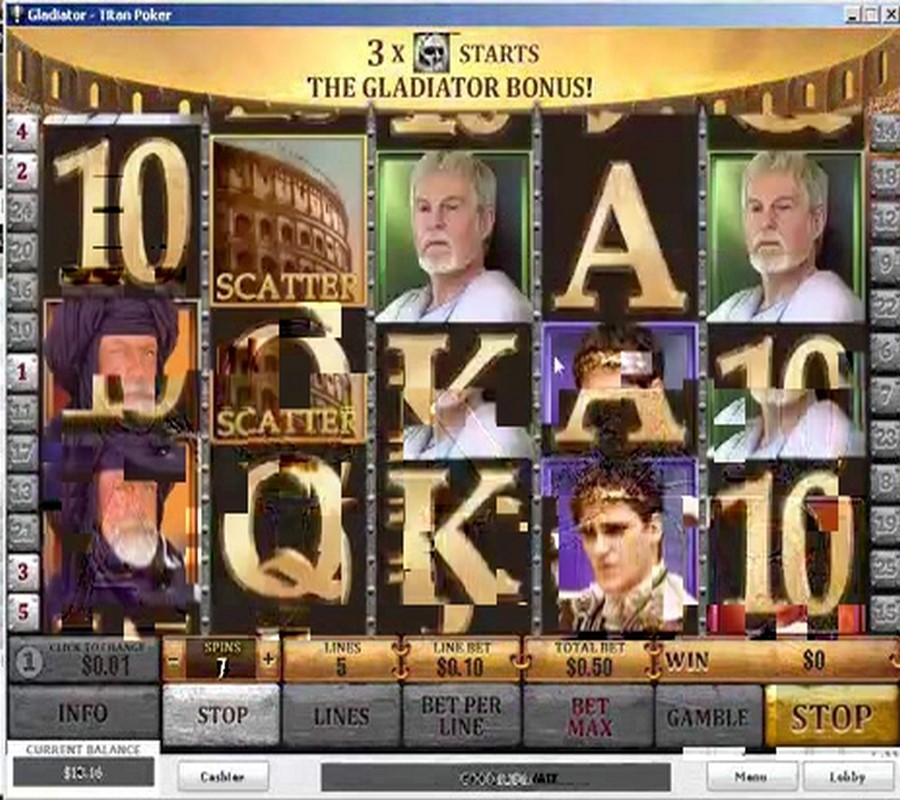Open the Menu button

(x=752, y=775)
